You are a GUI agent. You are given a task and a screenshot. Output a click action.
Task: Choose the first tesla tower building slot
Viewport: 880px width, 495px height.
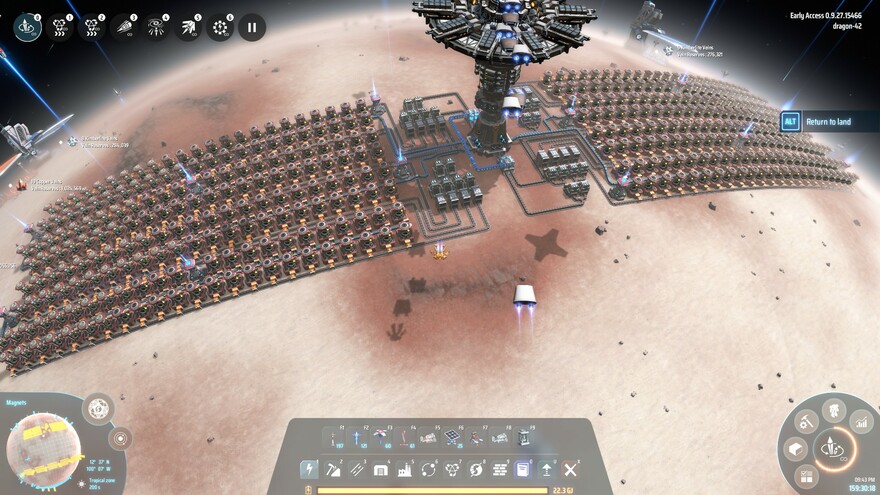tap(333, 437)
